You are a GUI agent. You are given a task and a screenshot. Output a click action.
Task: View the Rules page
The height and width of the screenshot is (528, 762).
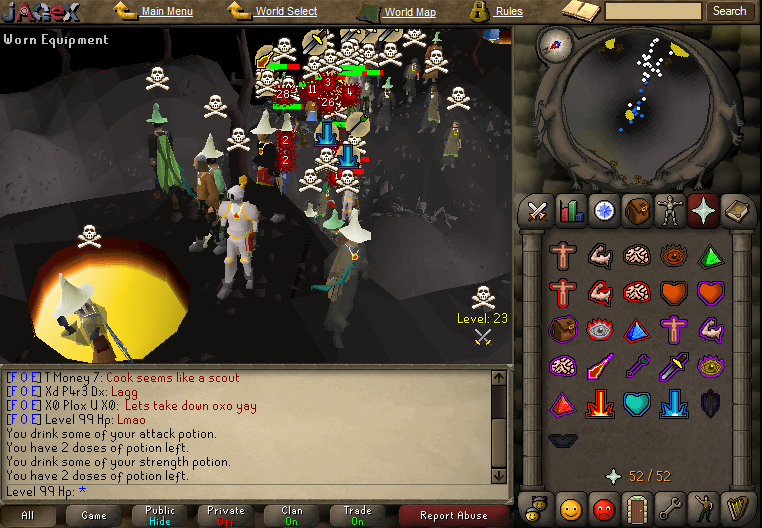(x=508, y=12)
